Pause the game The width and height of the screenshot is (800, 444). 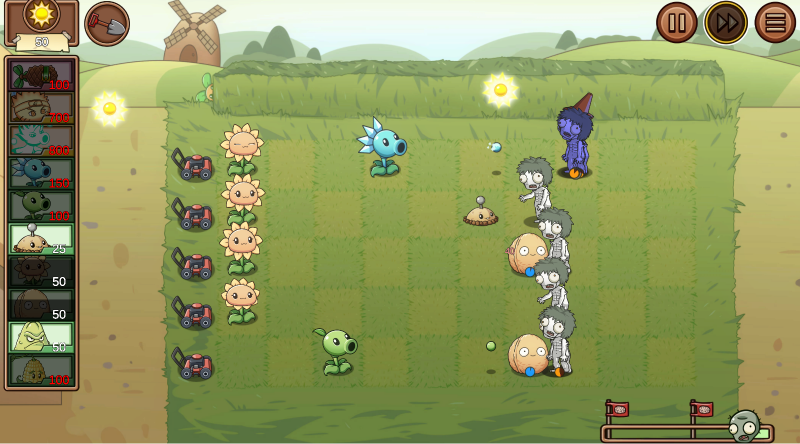point(676,22)
